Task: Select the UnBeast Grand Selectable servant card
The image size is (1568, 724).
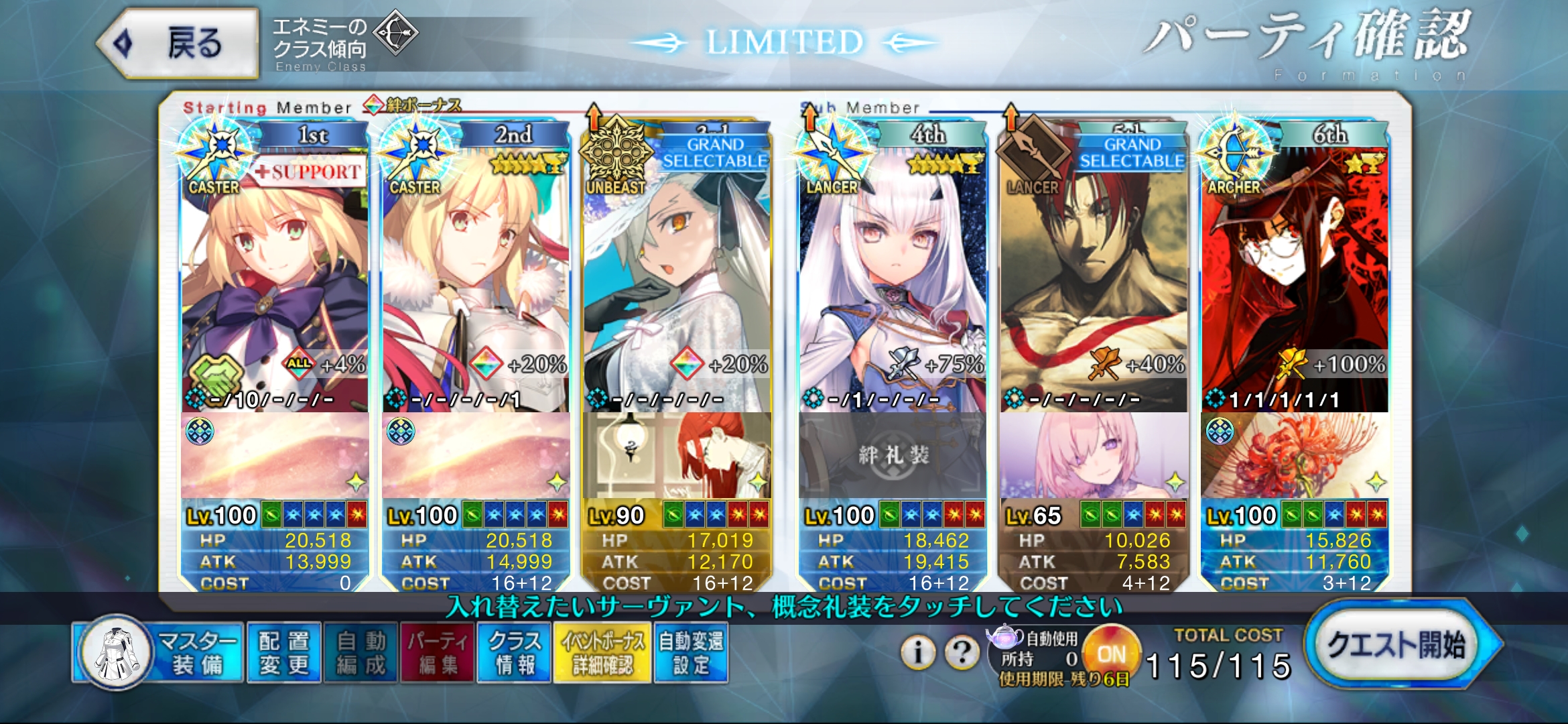Action: coord(677,282)
